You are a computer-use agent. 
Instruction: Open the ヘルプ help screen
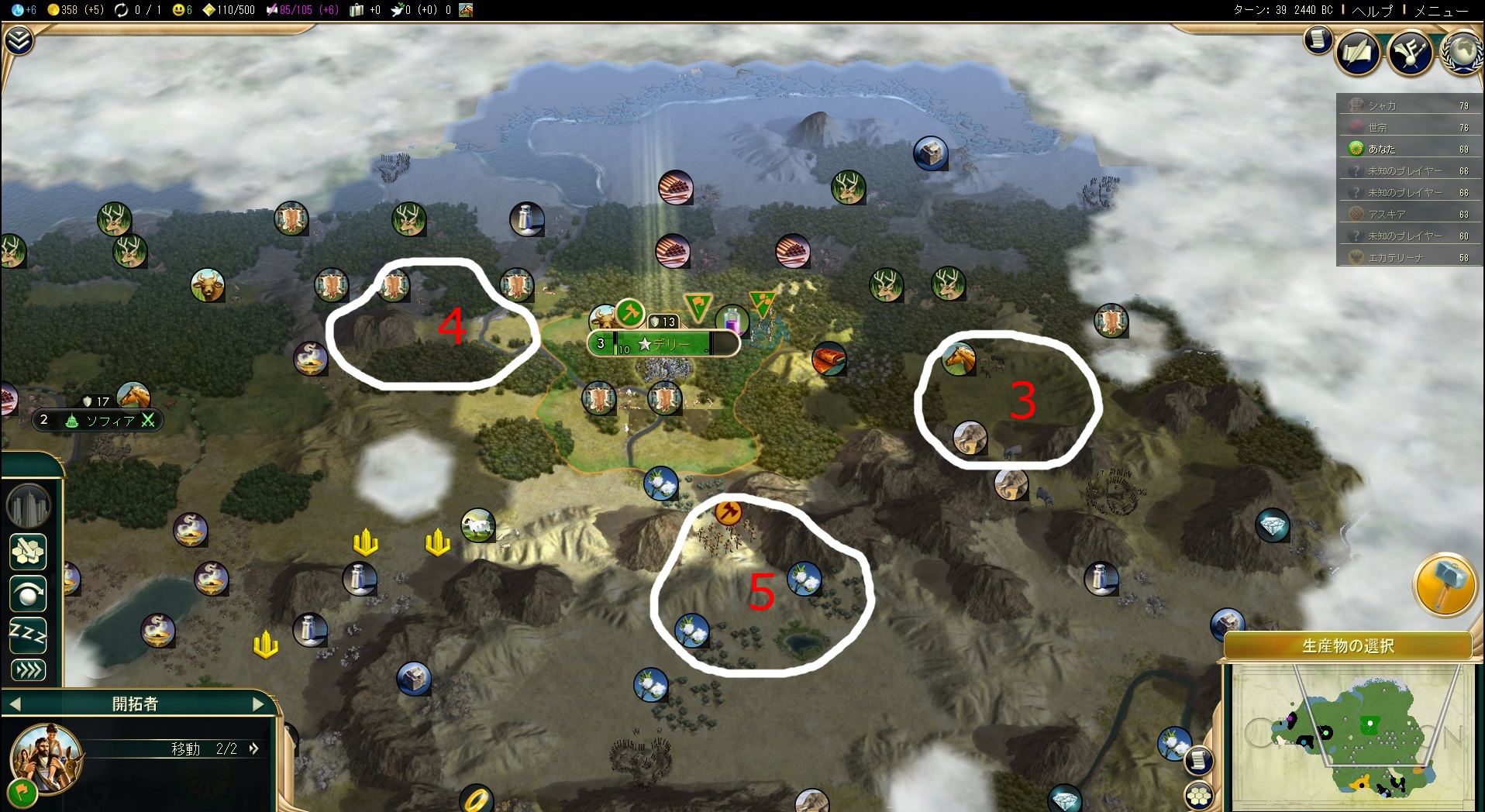tap(1372, 10)
